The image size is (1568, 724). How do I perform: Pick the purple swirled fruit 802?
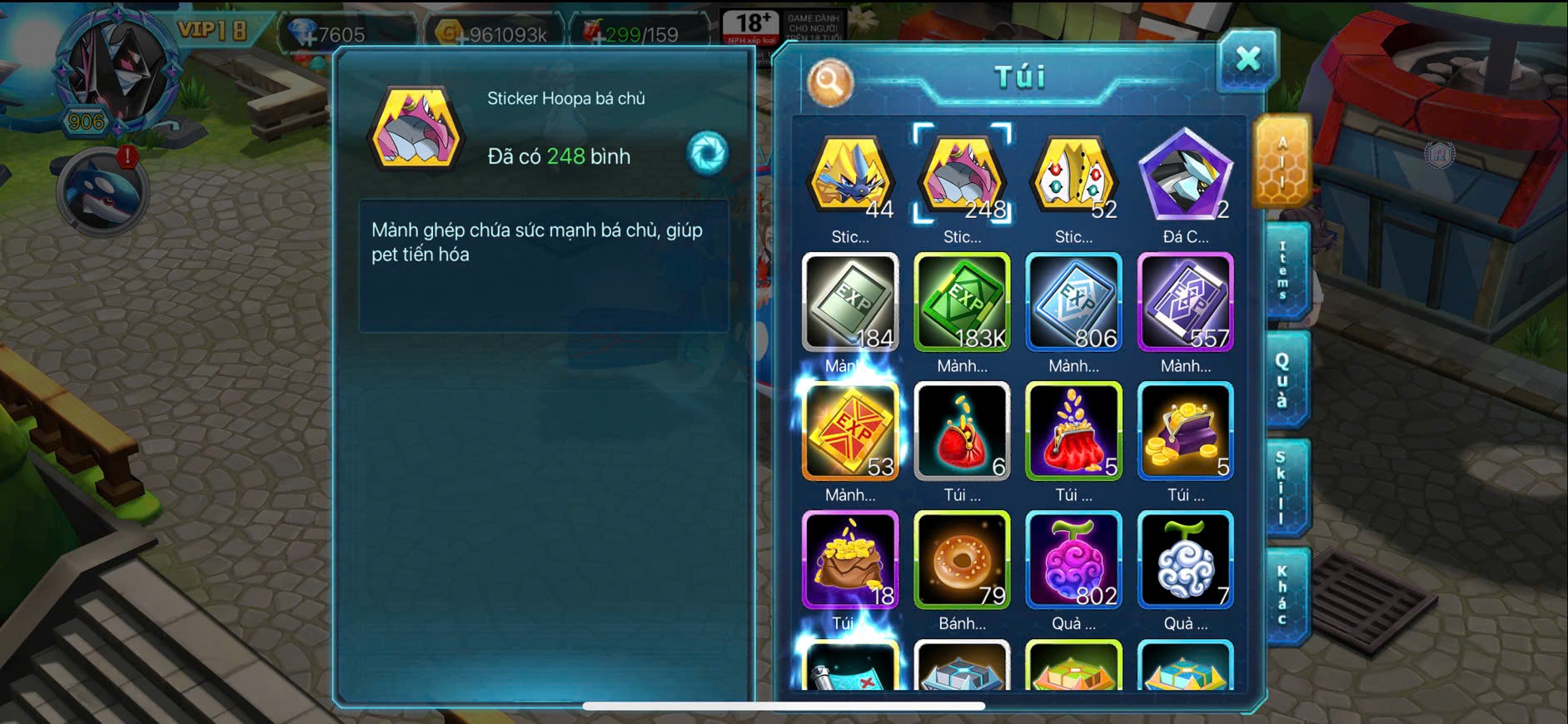click(x=1073, y=560)
